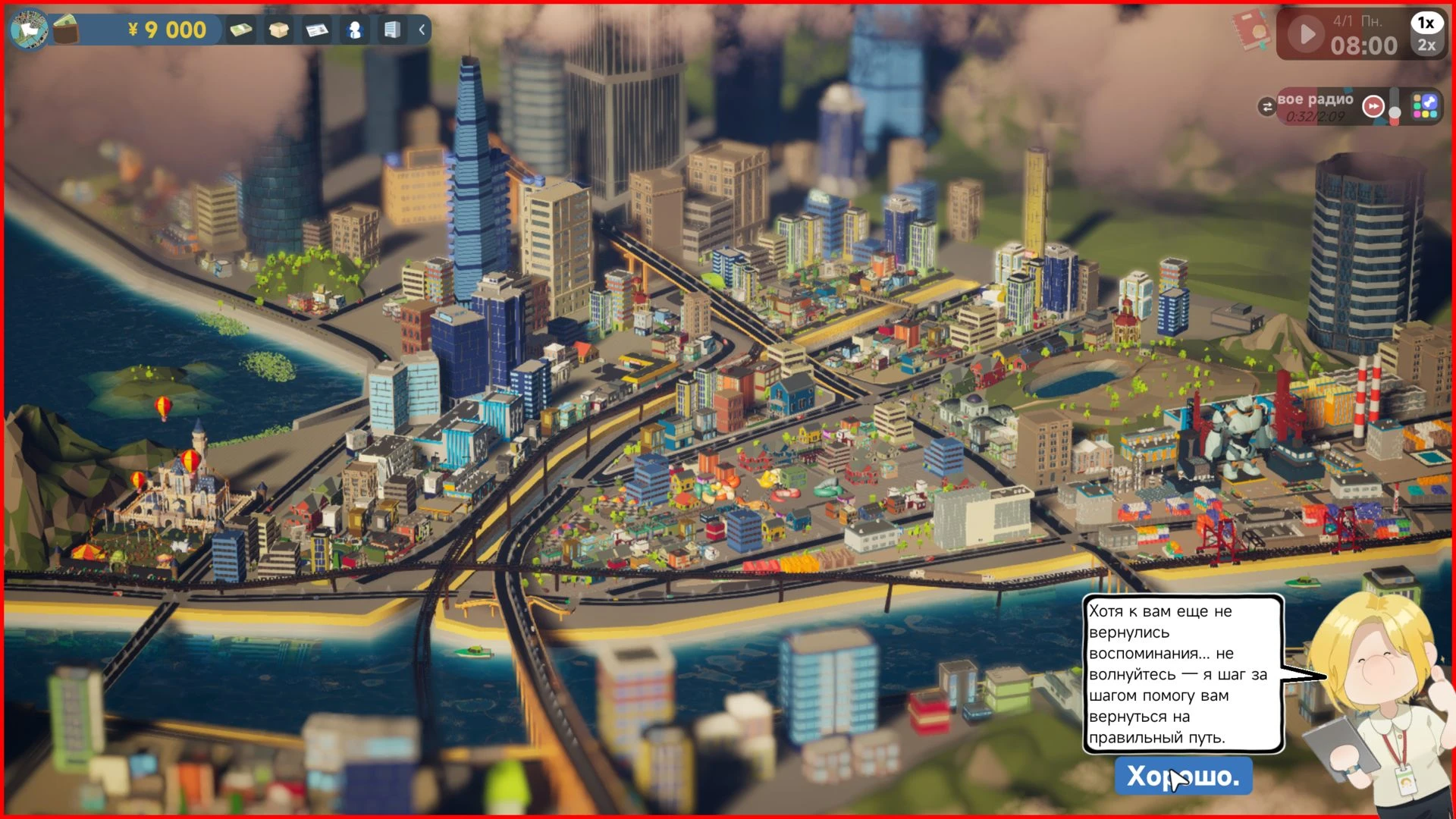Select 1x game speed

pos(1426,23)
